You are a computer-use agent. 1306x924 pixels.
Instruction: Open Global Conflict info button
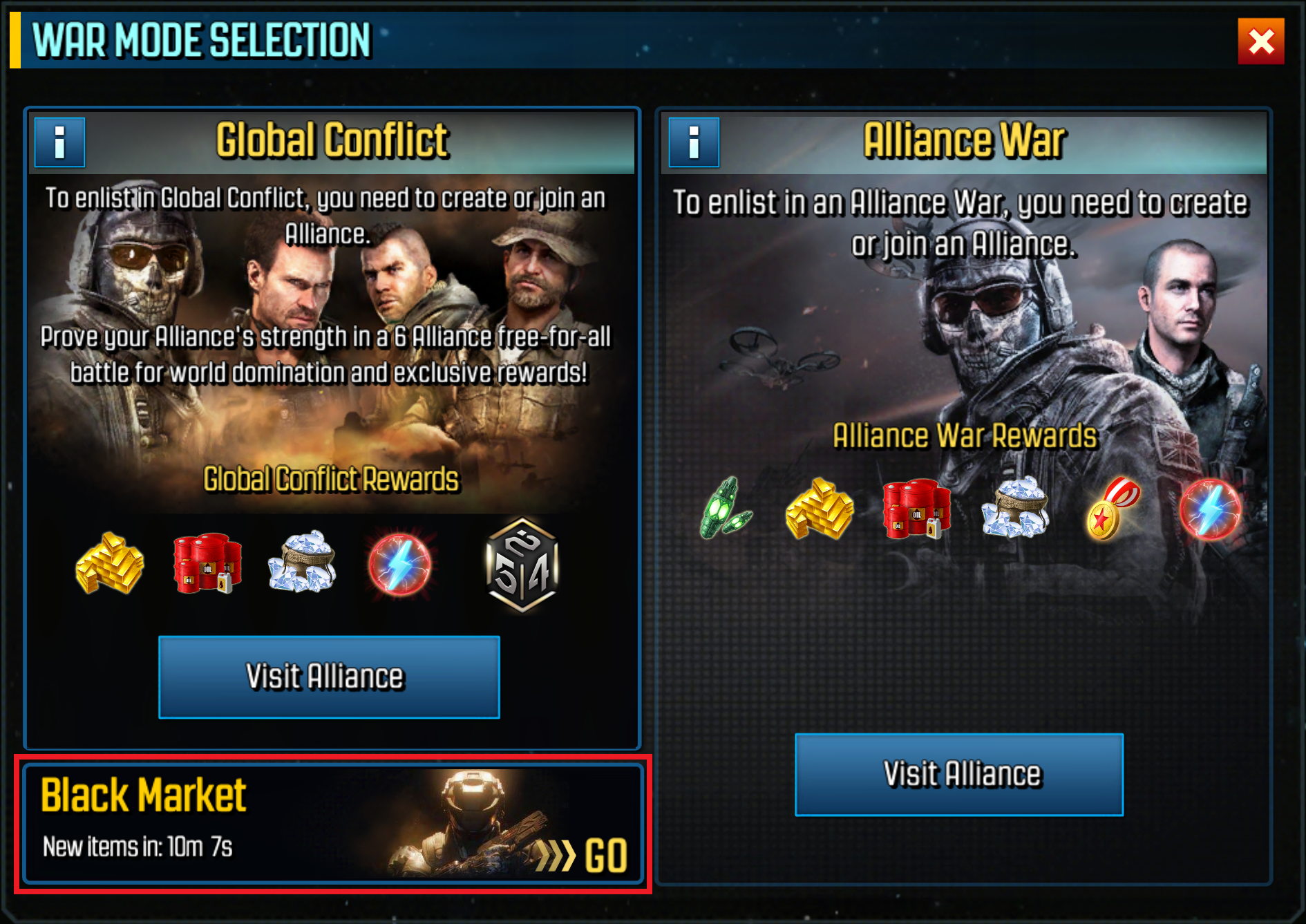click(60, 142)
